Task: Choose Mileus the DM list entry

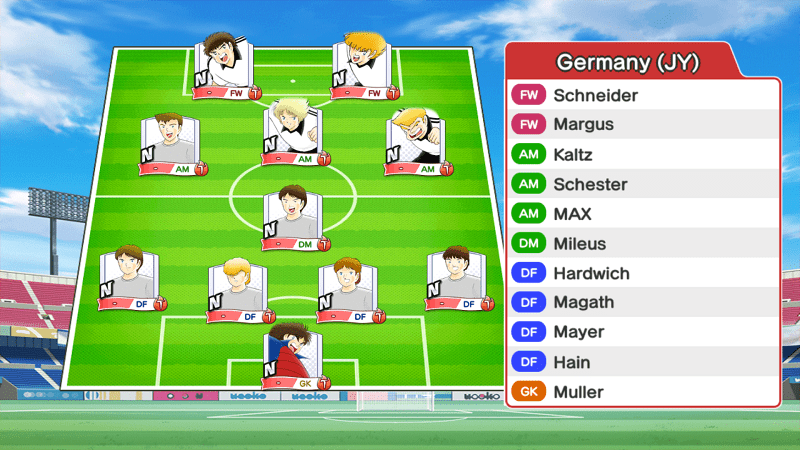Action: coord(642,244)
